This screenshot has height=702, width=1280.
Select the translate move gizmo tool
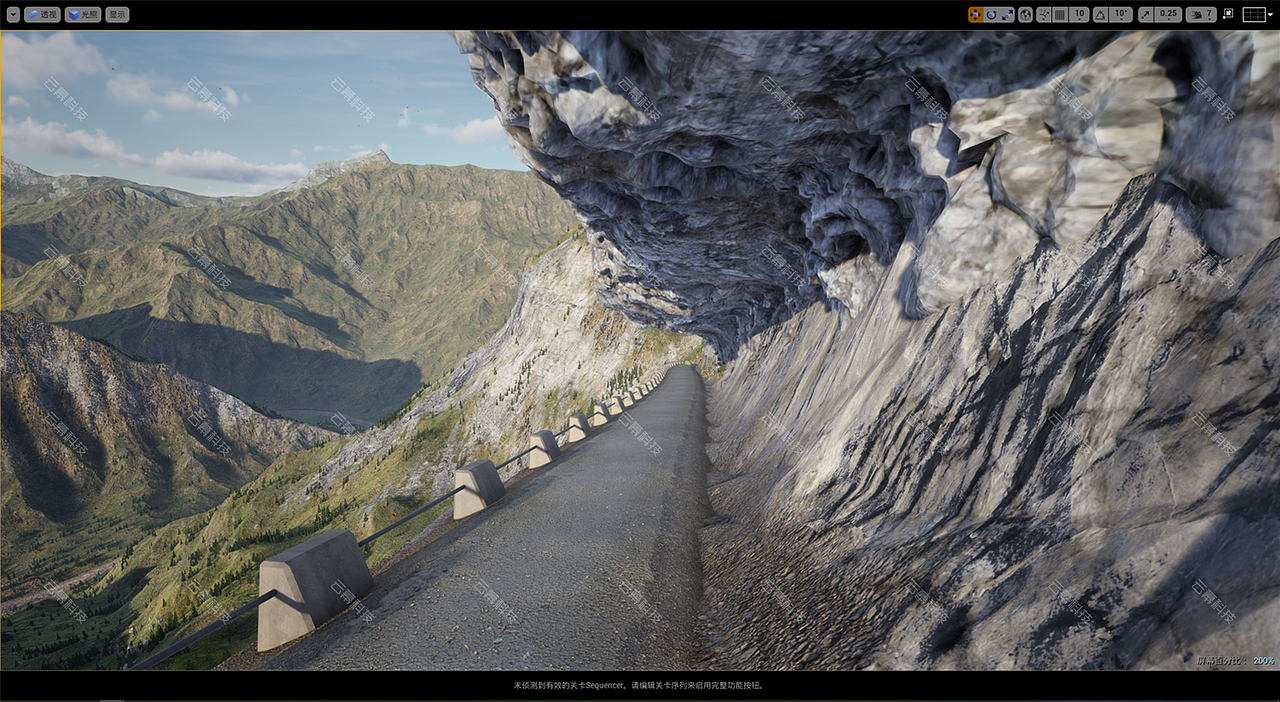click(975, 15)
